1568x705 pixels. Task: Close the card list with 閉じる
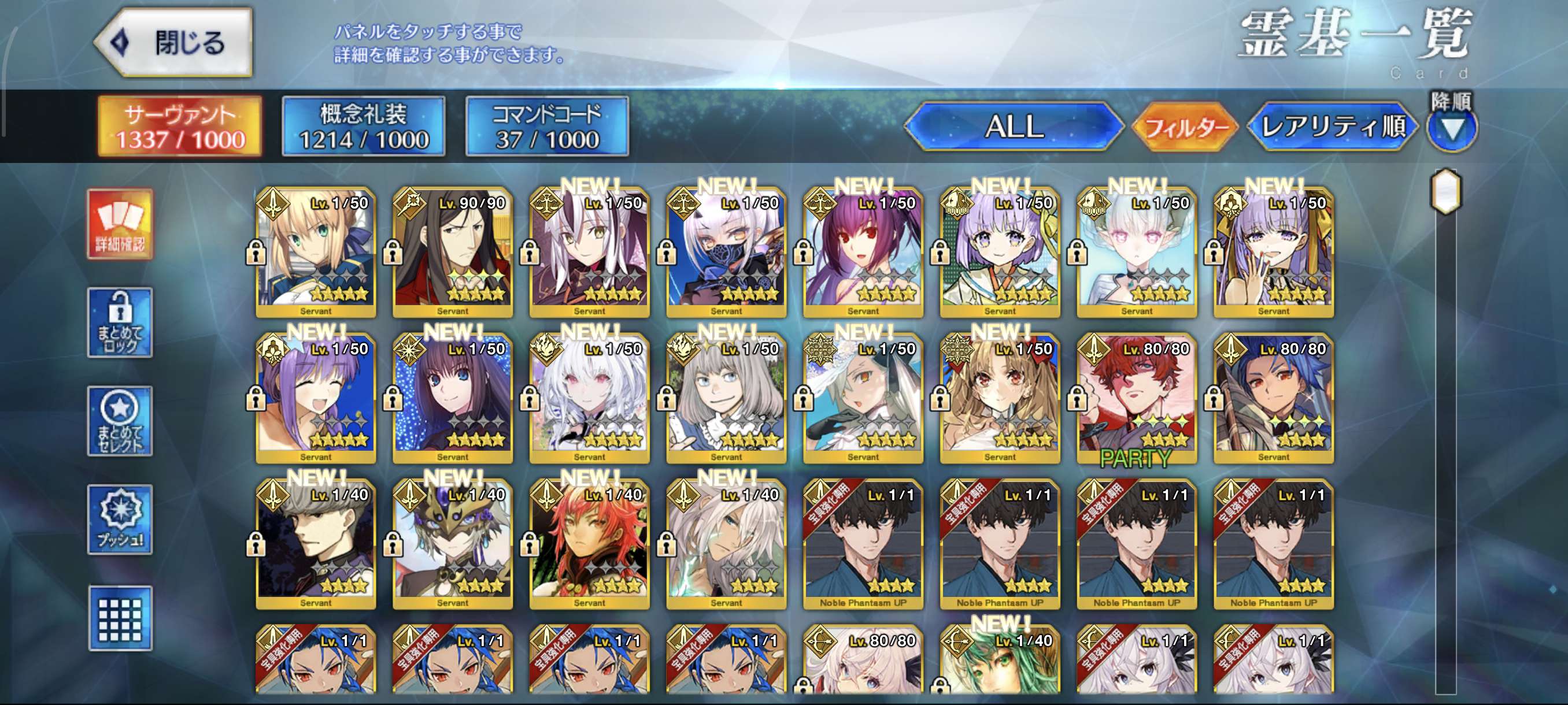pos(175,43)
